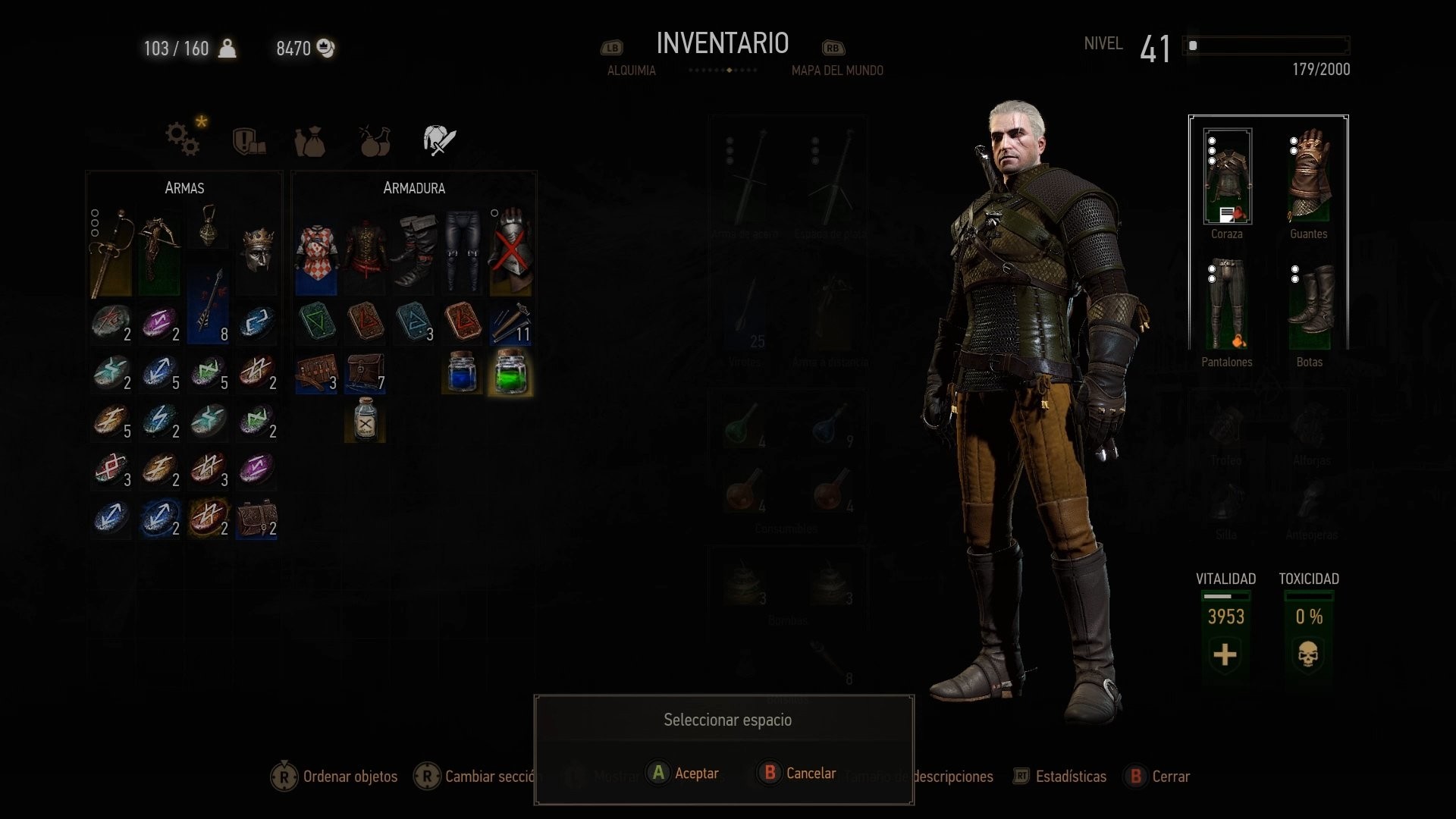Select the weapons and armor category icon
The width and height of the screenshot is (1456, 819).
click(438, 139)
